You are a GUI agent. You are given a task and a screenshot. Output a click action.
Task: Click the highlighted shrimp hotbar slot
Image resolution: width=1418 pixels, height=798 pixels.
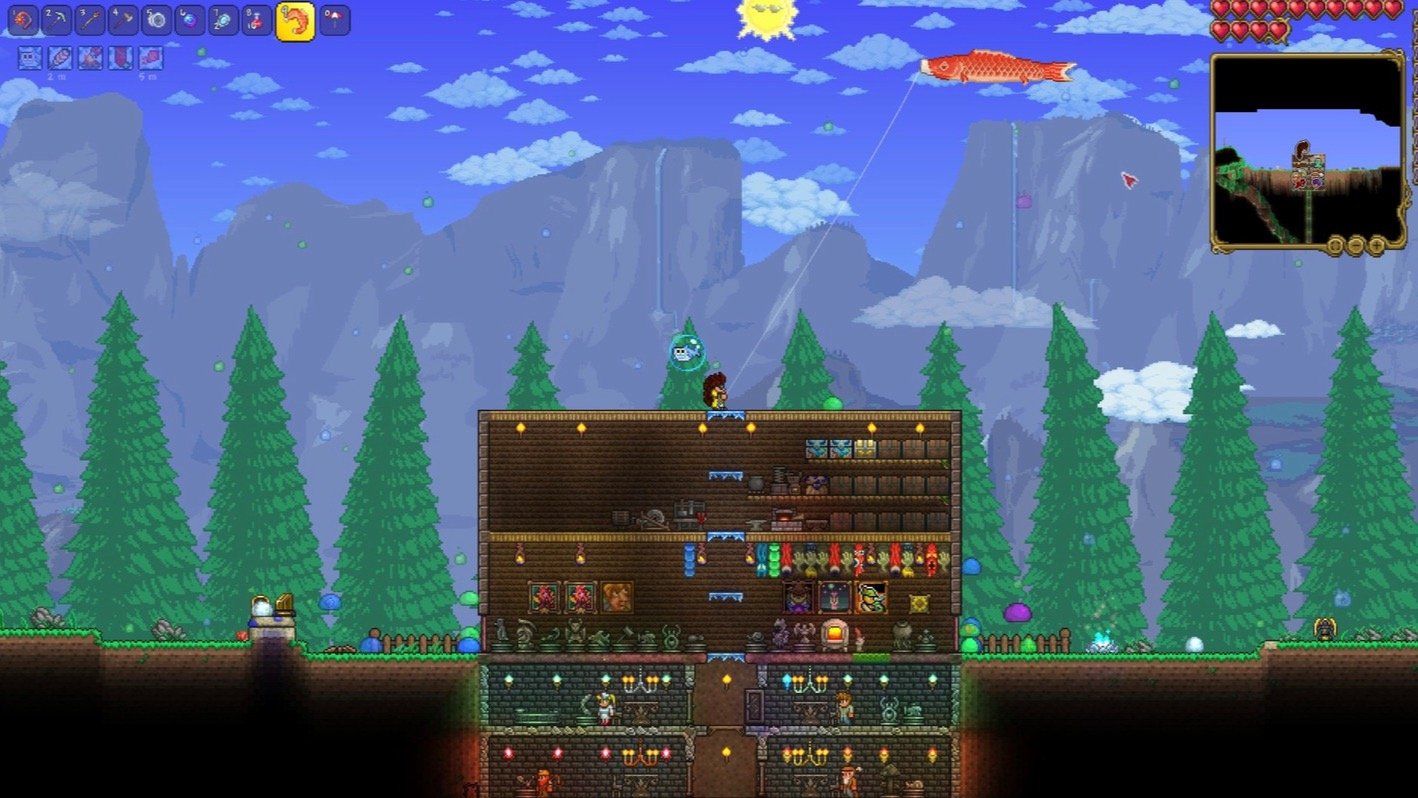pos(295,21)
